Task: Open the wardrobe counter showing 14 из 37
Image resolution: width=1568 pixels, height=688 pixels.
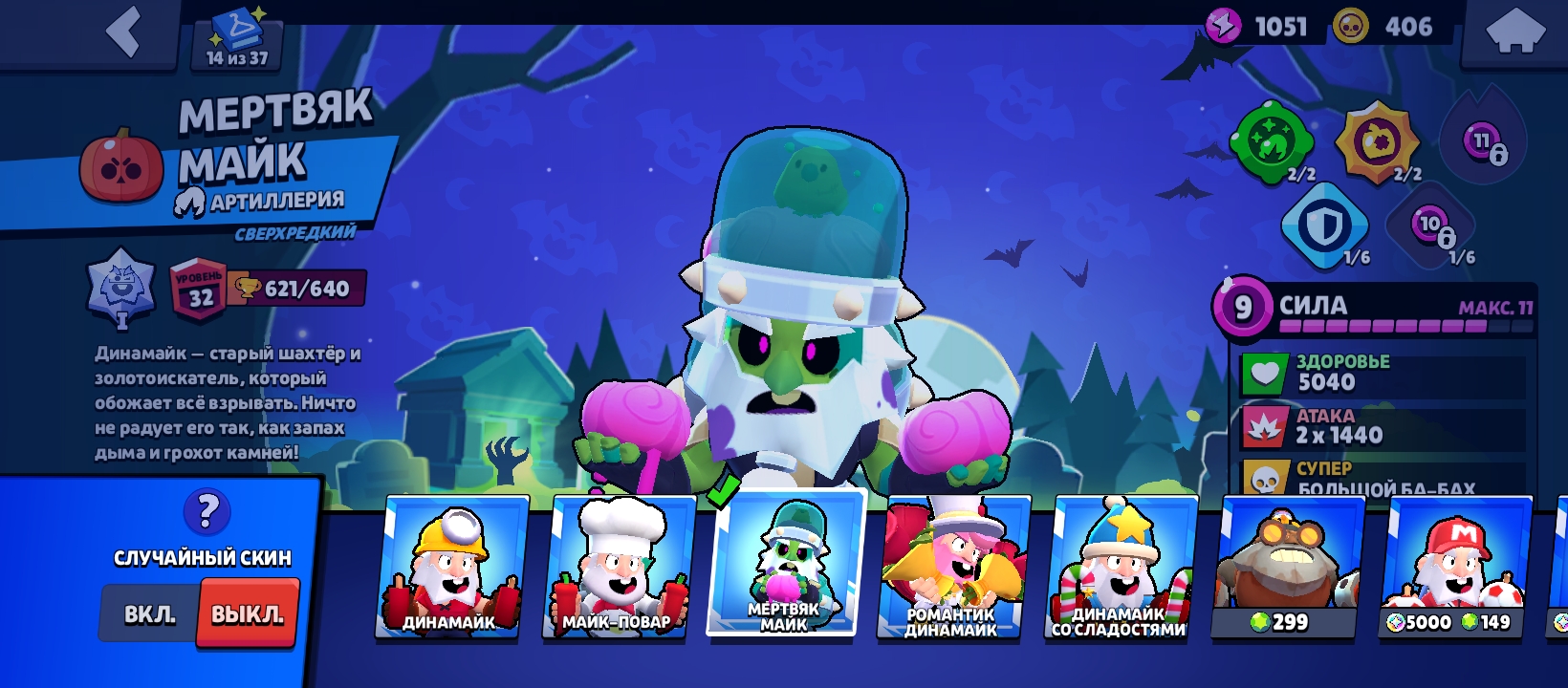Action: (238, 40)
